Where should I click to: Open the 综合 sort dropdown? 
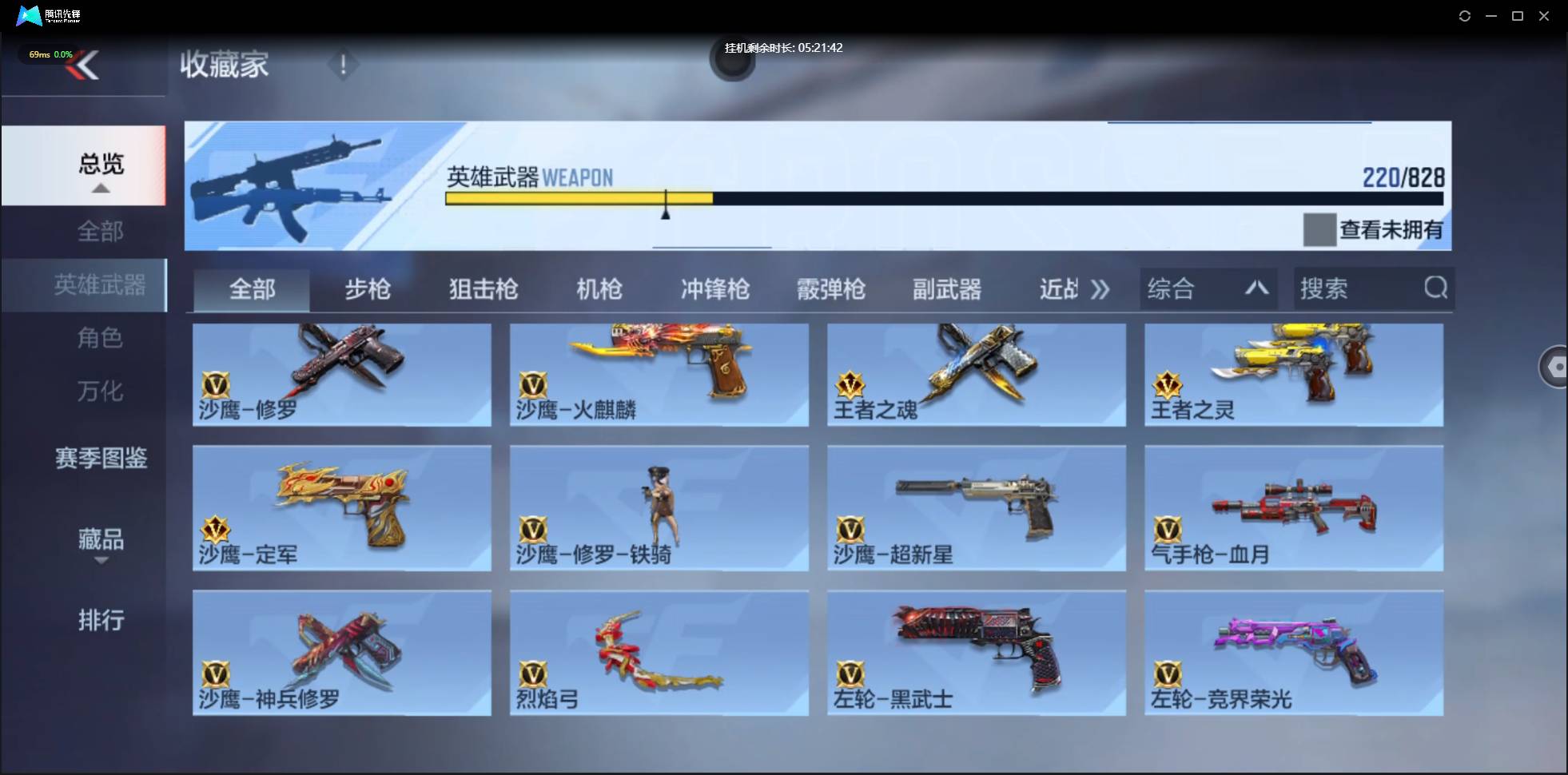tap(1207, 288)
